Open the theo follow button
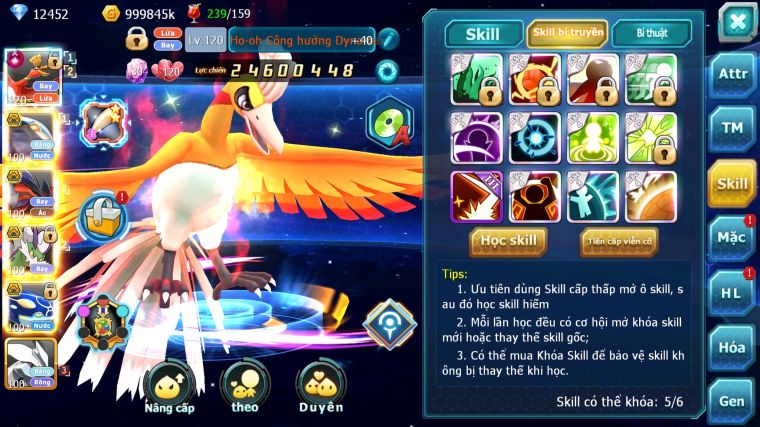The image size is (760, 427). tap(243, 387)
